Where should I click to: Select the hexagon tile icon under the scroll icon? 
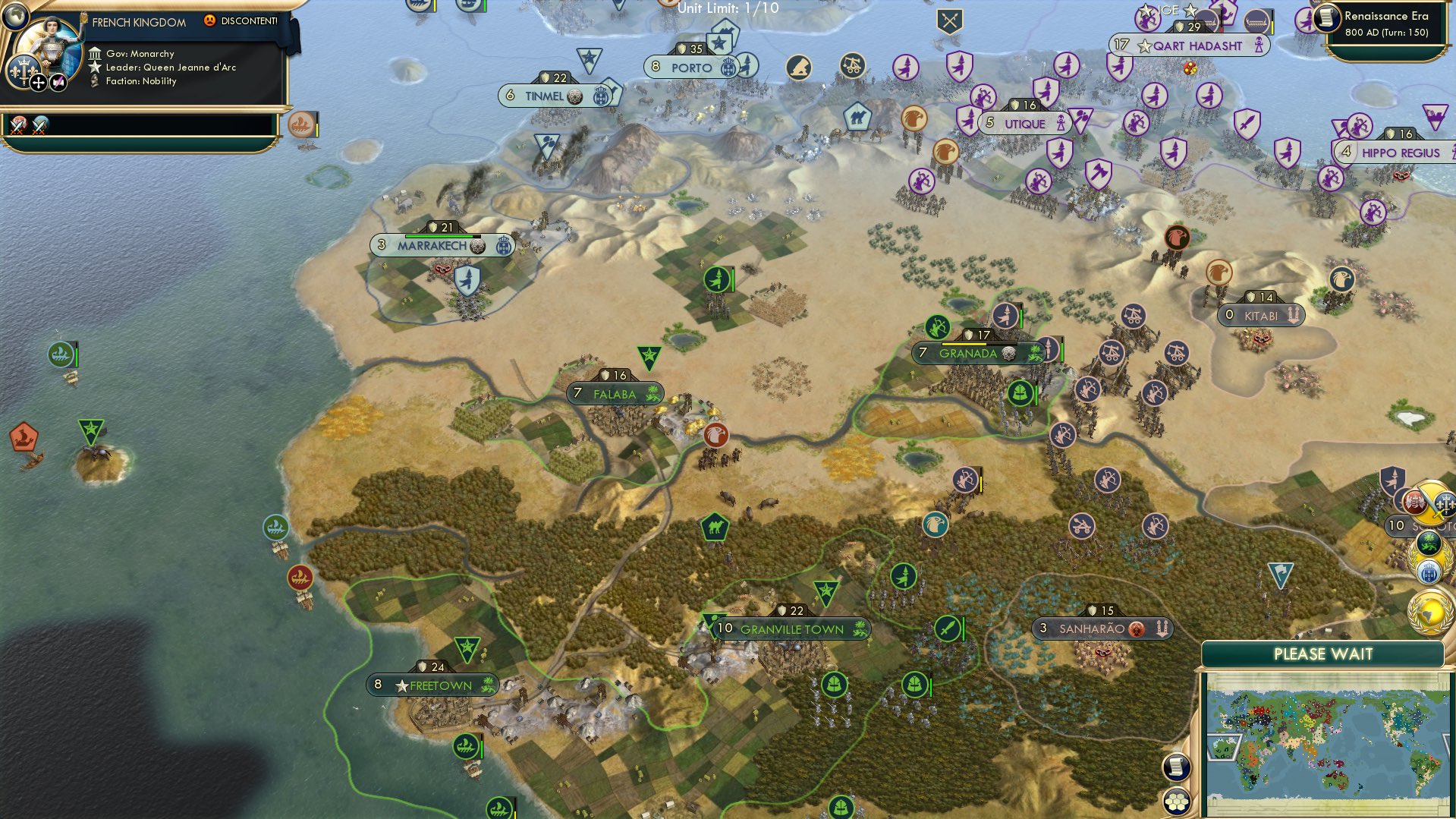coord(1177,801)
